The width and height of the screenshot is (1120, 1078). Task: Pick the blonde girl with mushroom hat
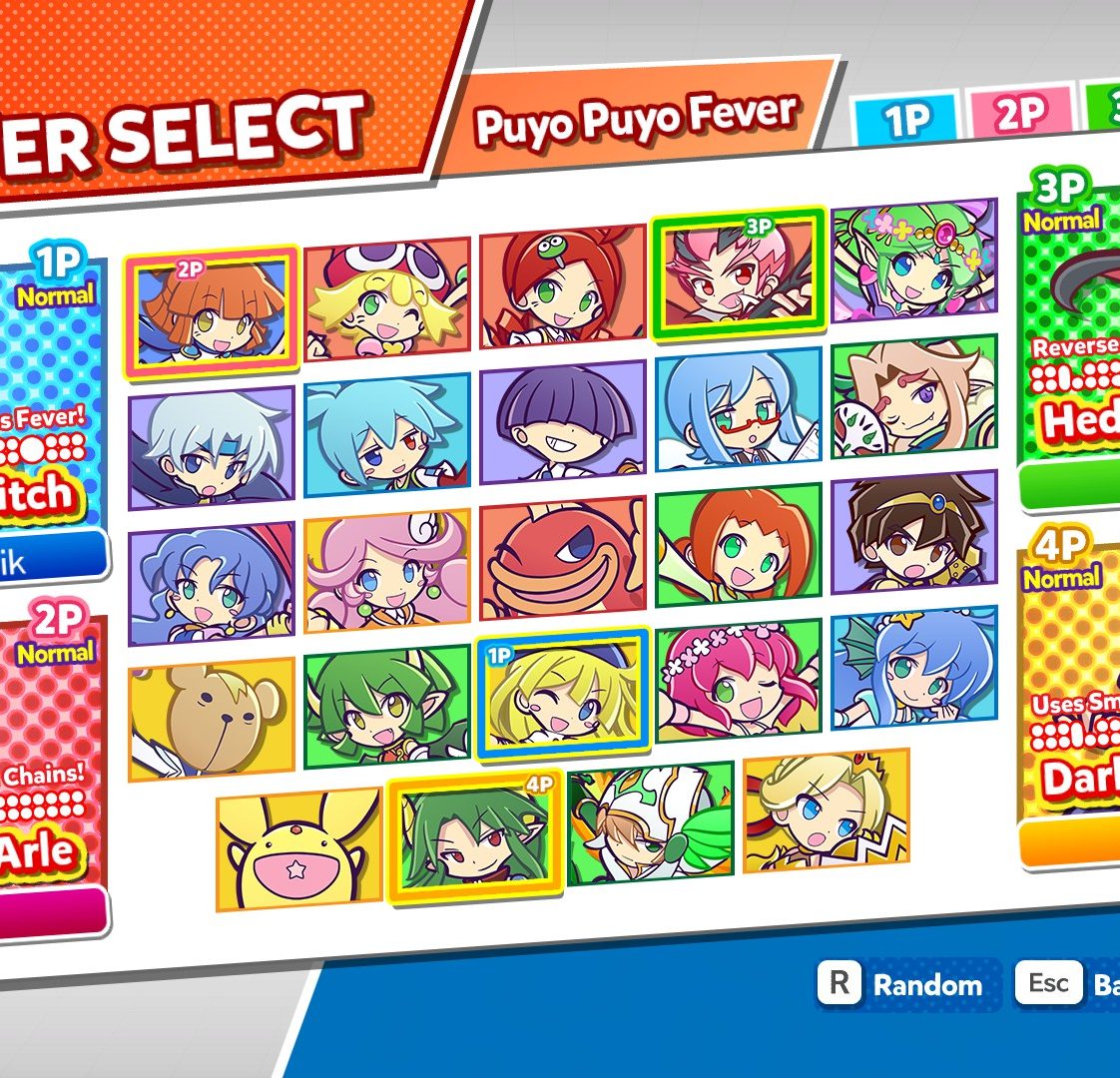pos(386,296)
